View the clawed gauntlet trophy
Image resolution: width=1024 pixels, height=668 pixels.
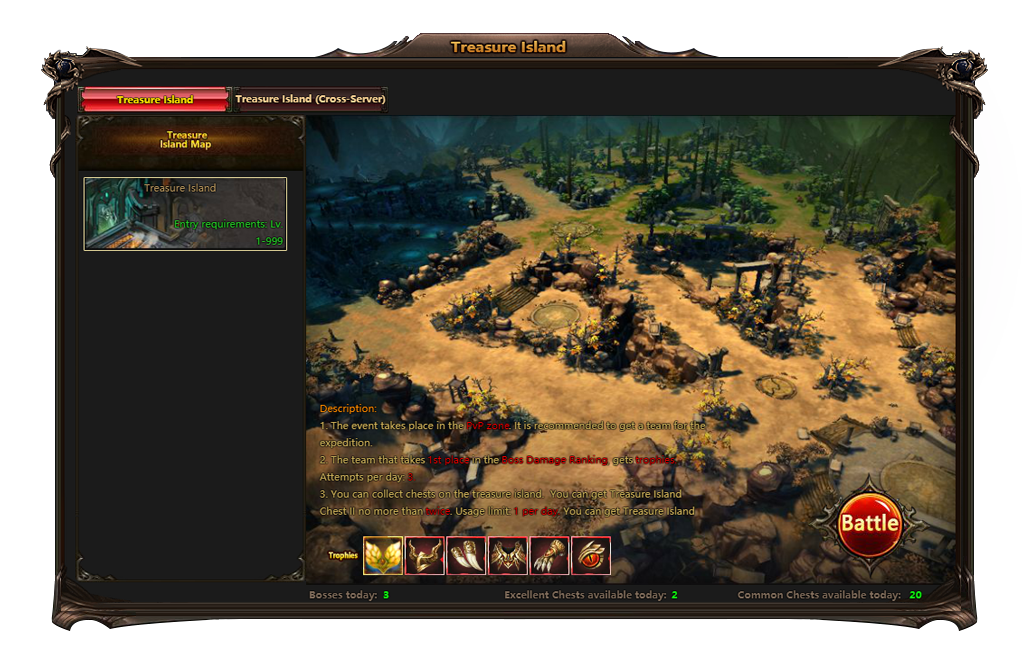pos(549,555)
